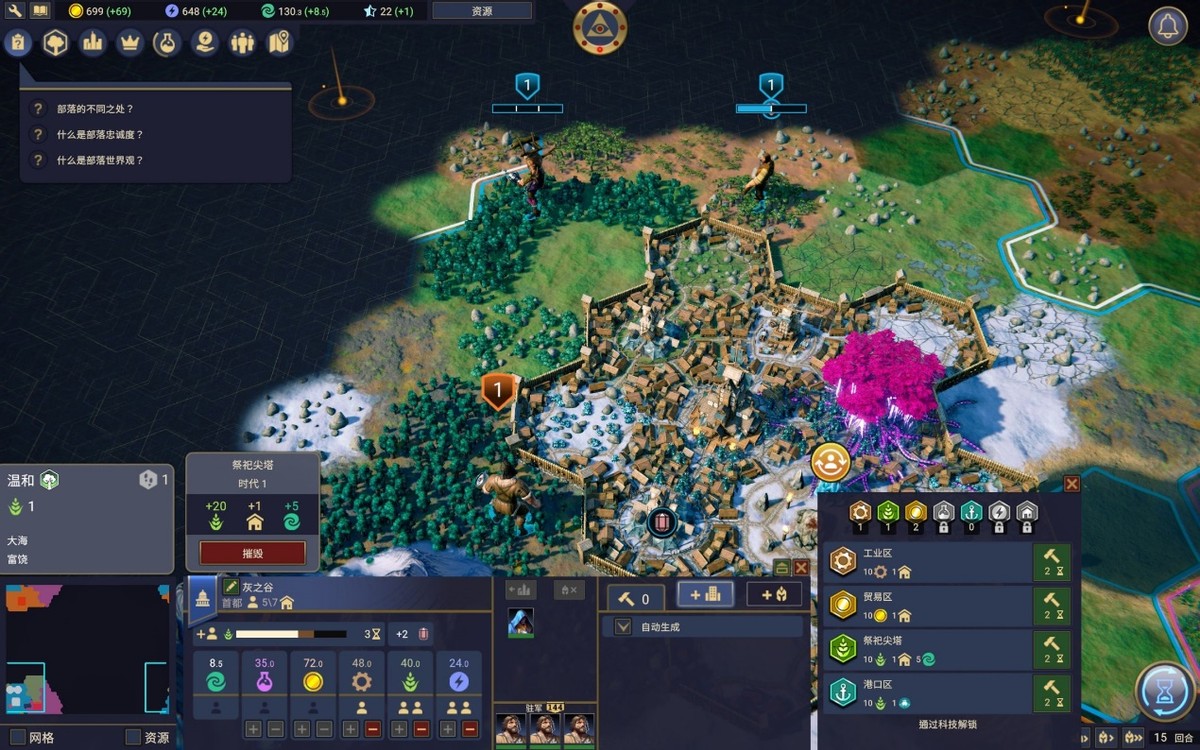Toggle the 资源 checkbox below the minimap
The width and height of the screenshot is (1200, 750).
[x=133, y=738]
